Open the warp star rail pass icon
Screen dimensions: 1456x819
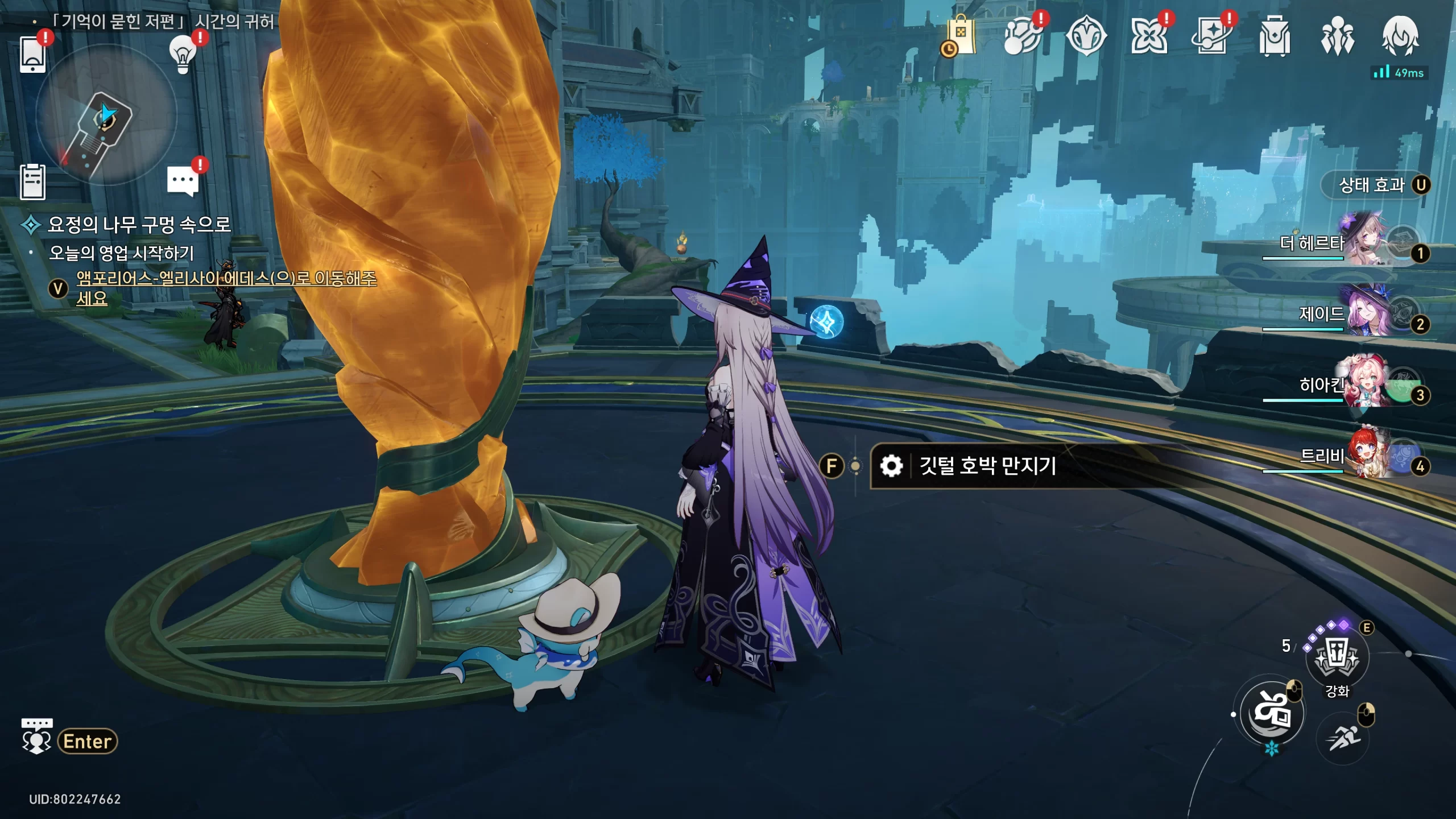1148,36
